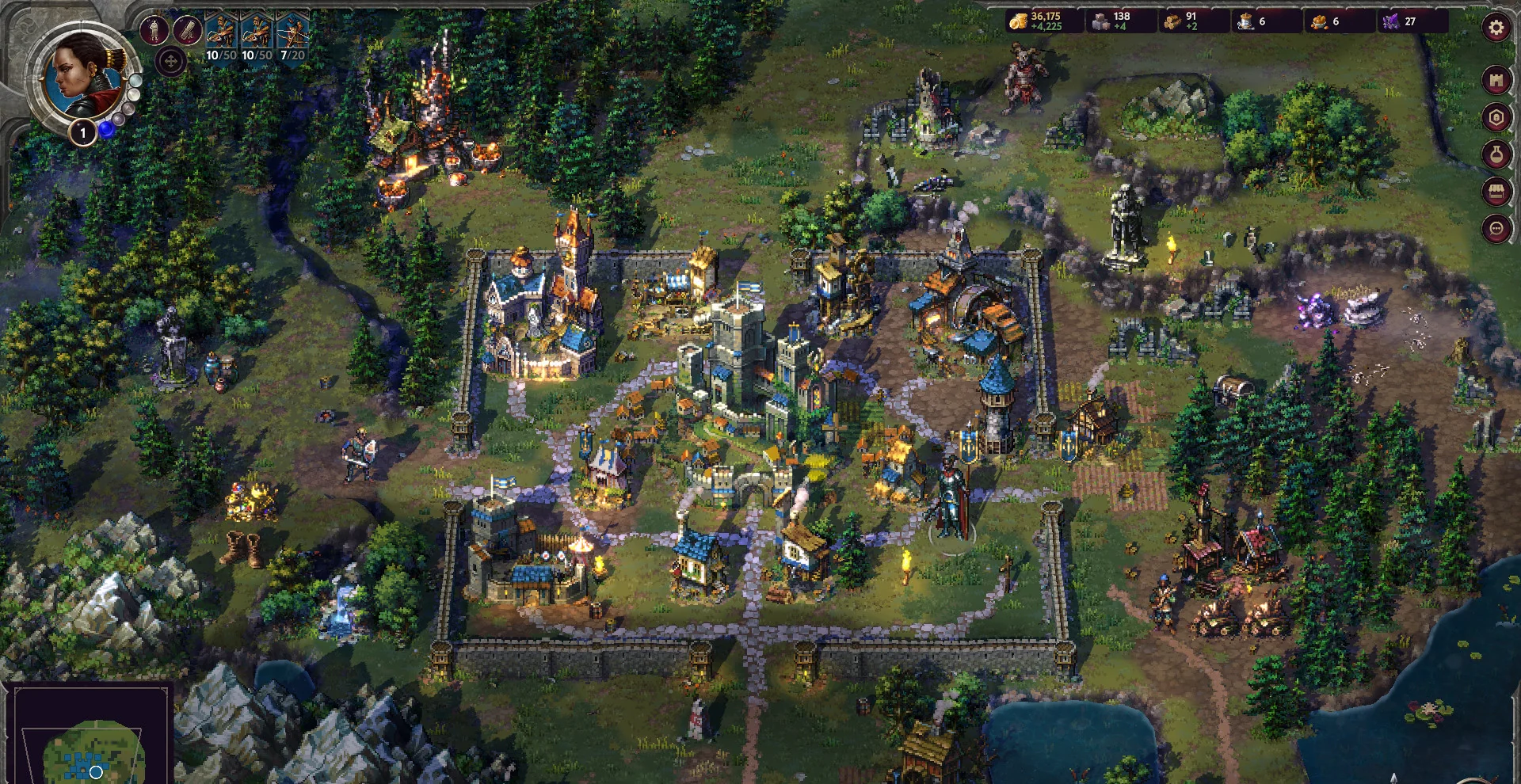Open the market stall button
Viewport: 1521px width, 784px height.
click(1496, 192)
